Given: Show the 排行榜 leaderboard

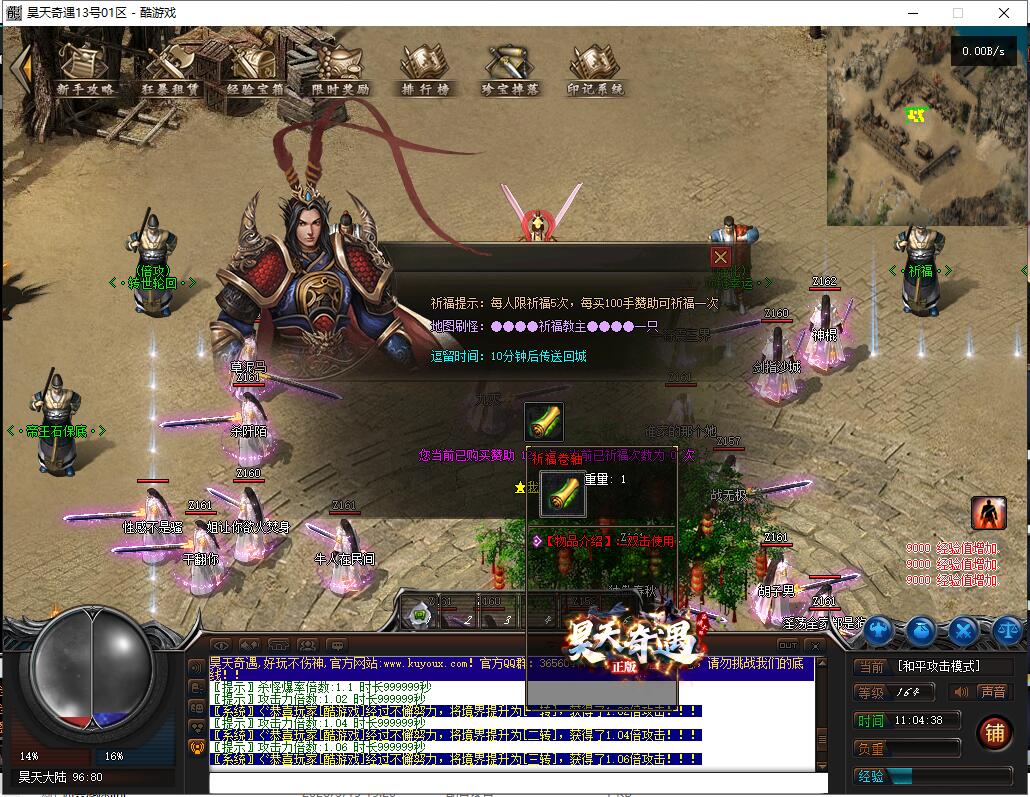Looking at the screenshot, I should tap(425, 70).
